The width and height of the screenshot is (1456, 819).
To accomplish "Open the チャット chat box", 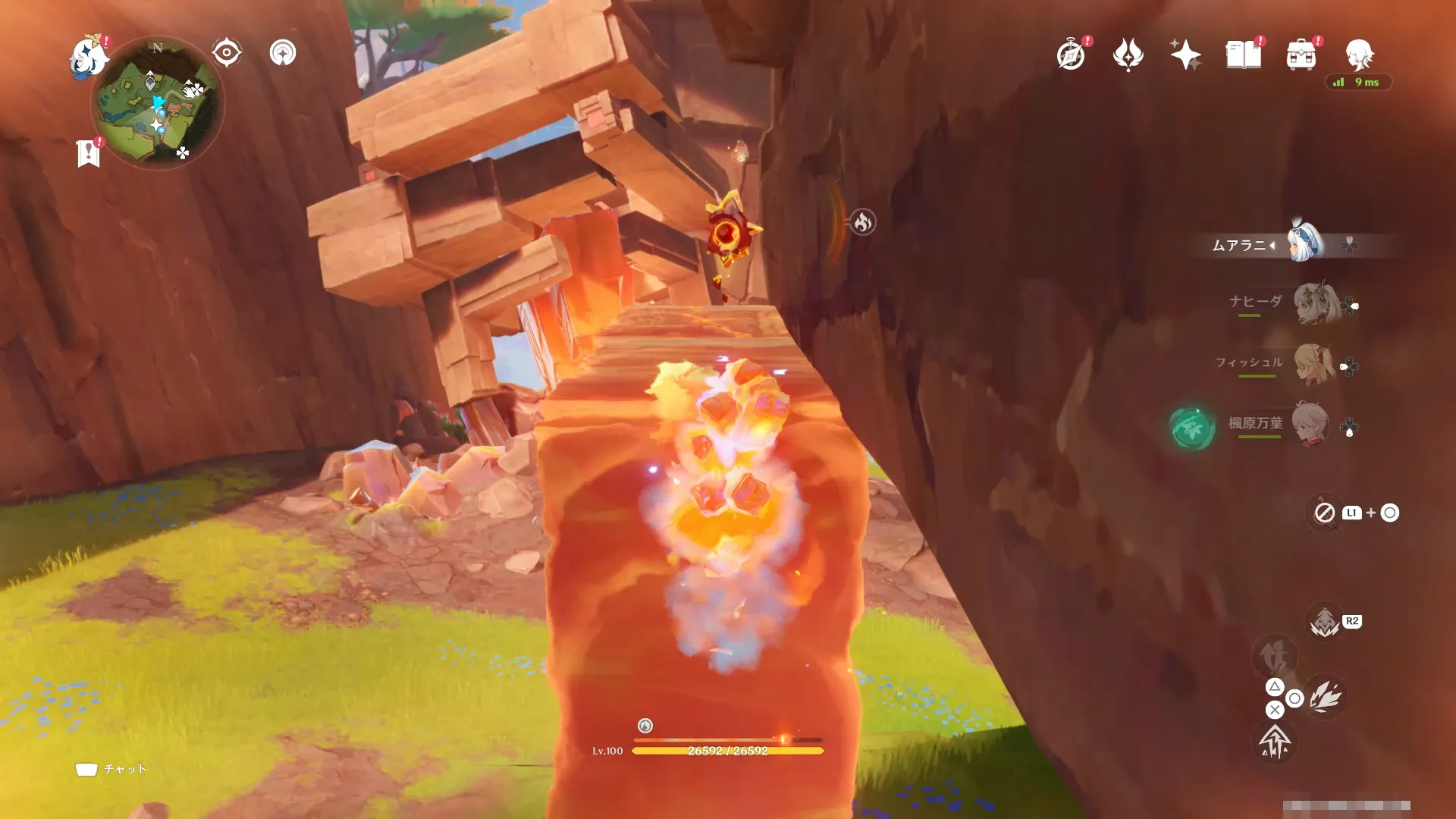I will click(x=111, y=769).
